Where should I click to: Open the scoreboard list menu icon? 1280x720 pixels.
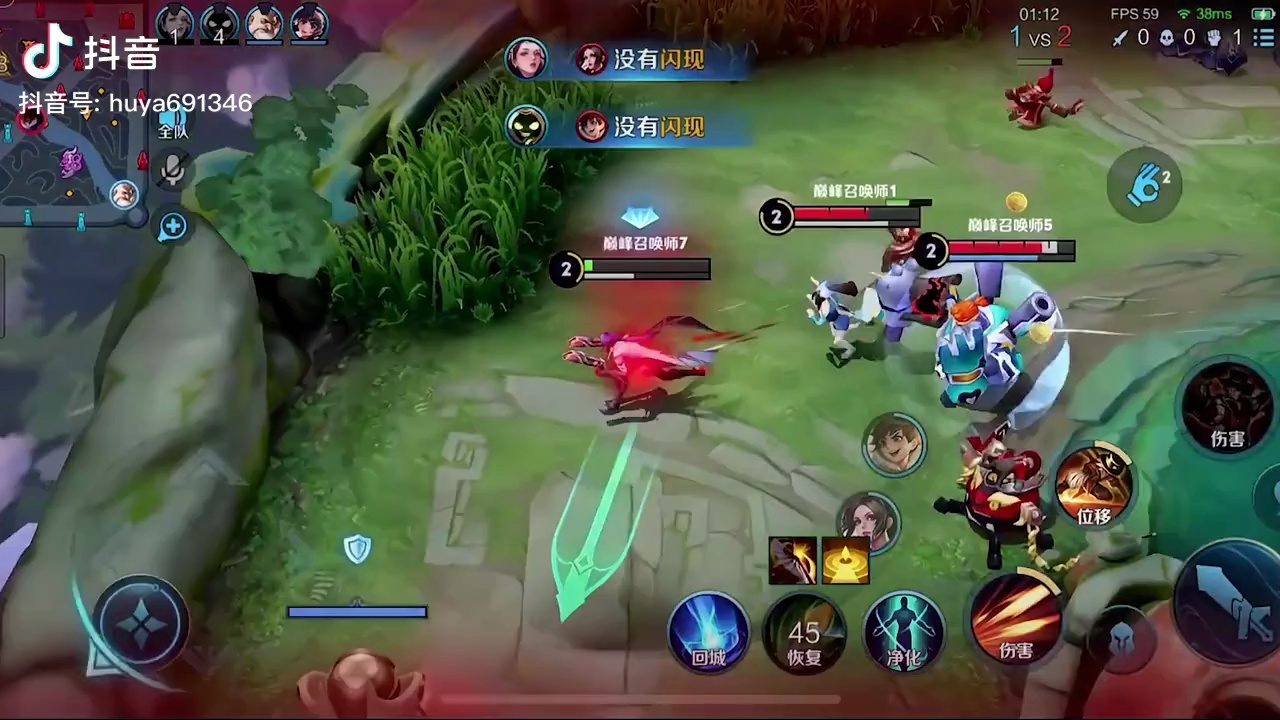(x=1263, y=38)
